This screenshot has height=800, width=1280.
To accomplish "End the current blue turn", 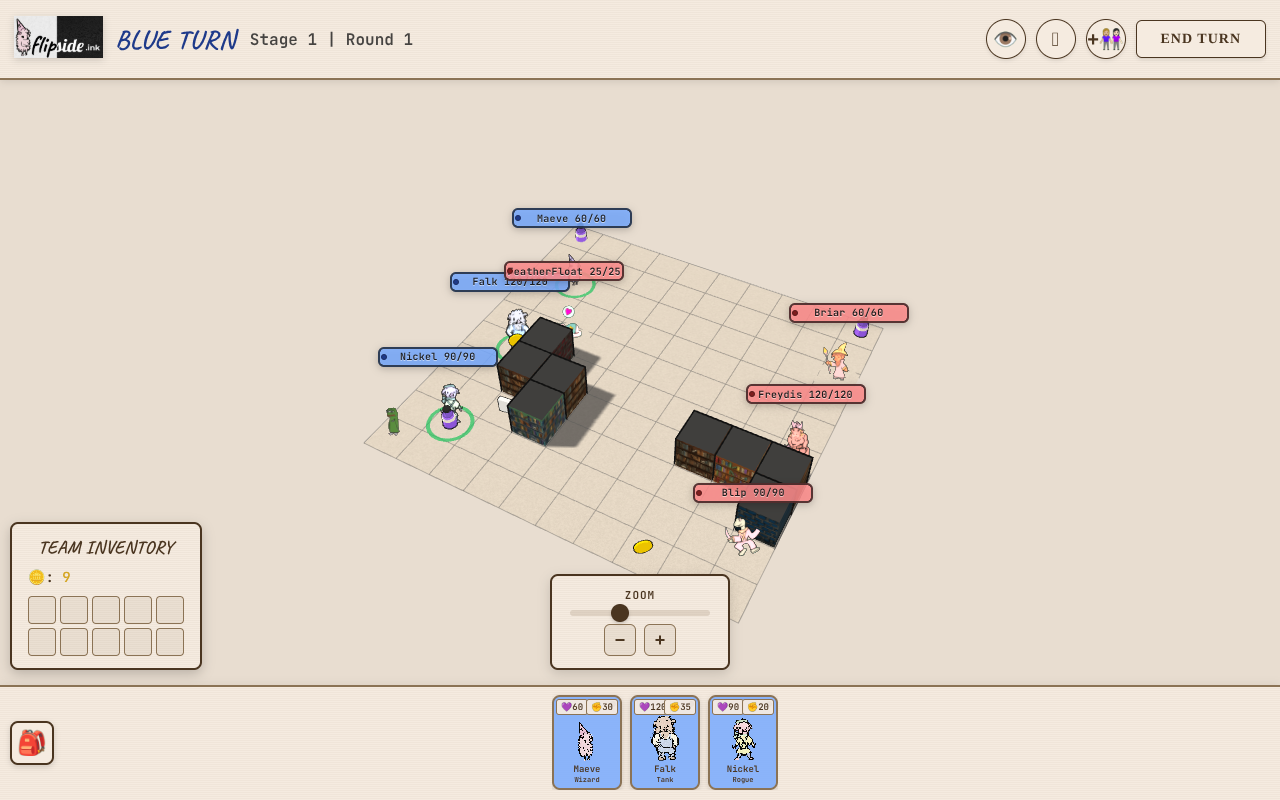I will [1200, 39].
